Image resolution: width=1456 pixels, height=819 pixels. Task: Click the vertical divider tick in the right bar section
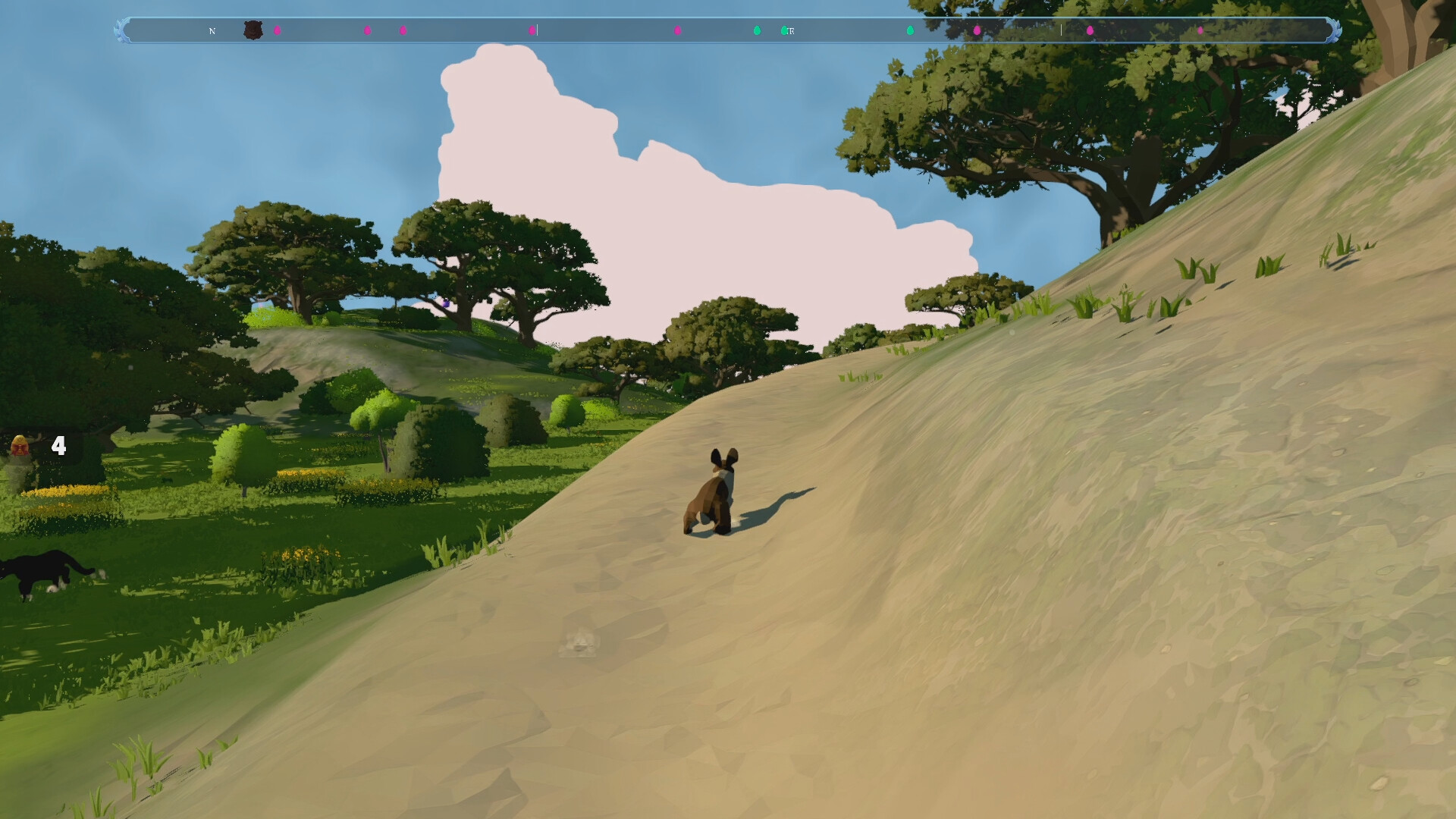coord(1061,31)
